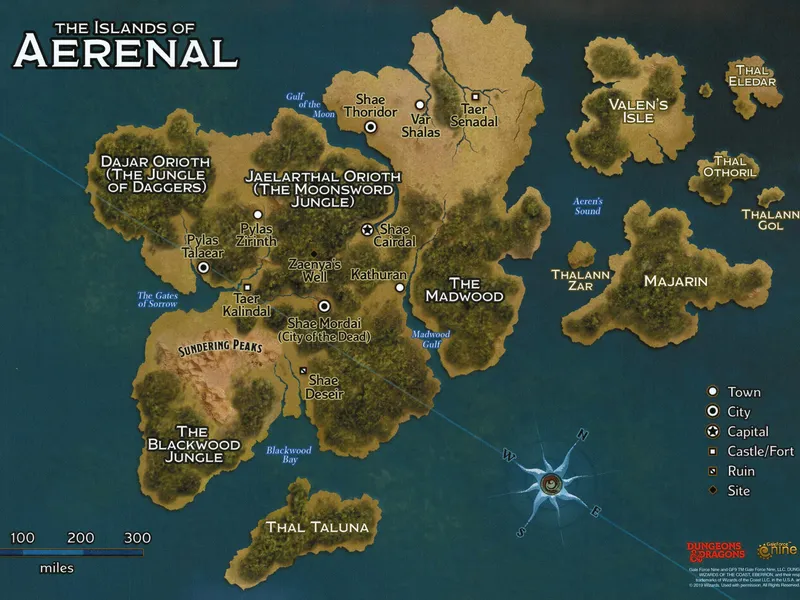800x600 pixels.
Task: Choose the Town entry in the legend
Action: coord(713,392)
